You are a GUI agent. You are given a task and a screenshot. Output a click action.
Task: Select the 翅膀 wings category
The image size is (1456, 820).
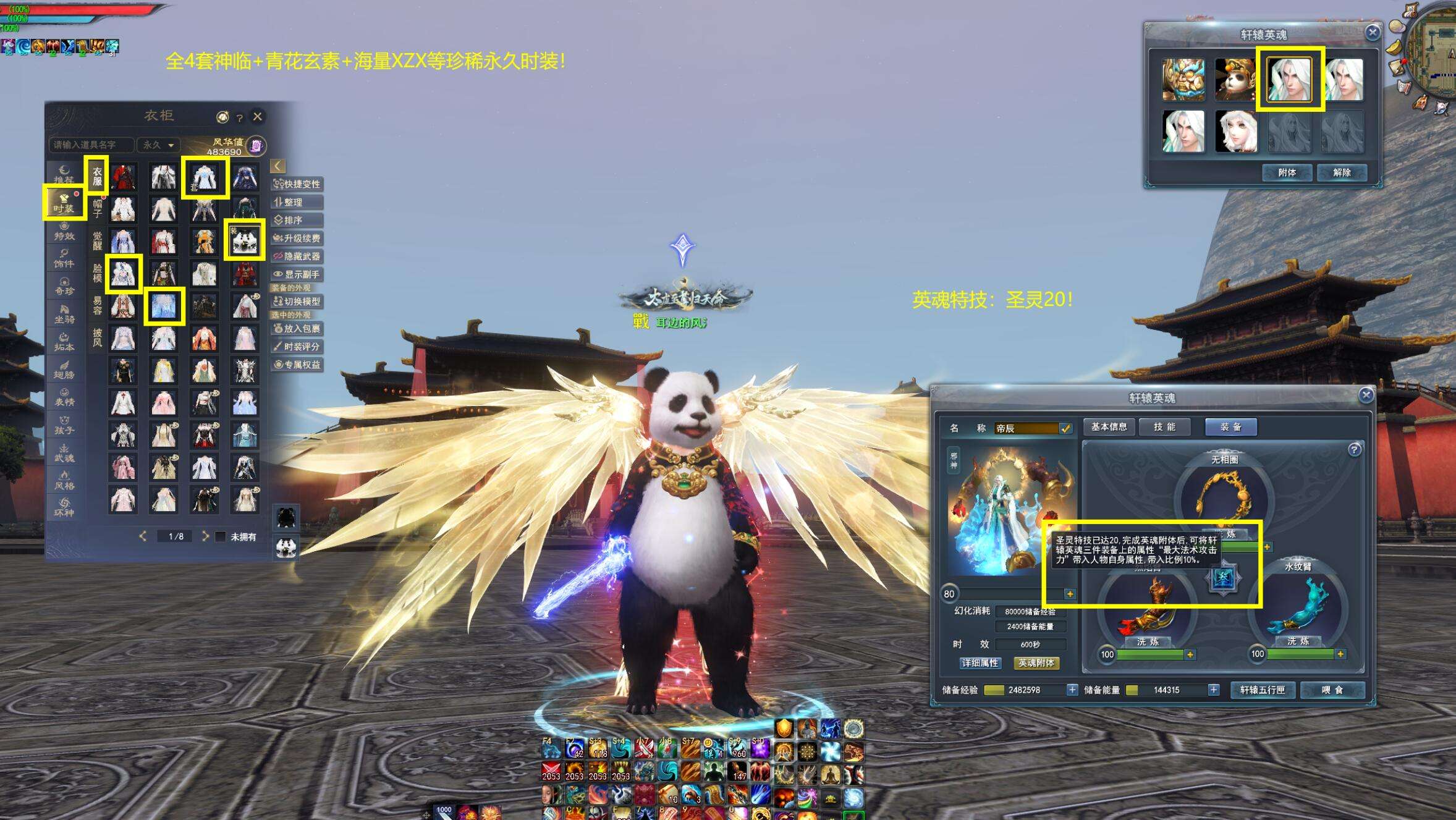click(64, 369)
